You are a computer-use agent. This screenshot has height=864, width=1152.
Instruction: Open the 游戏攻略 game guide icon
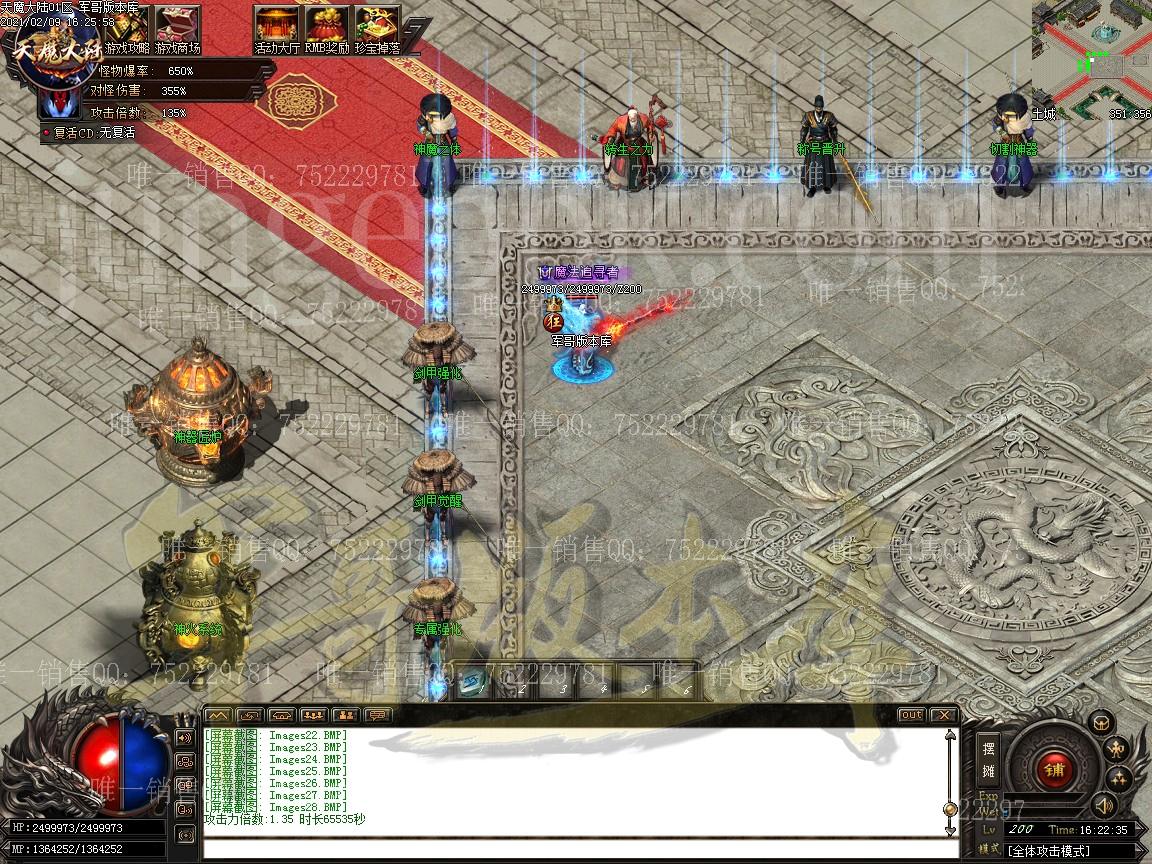pyautogui.click(x=127, y=28)
